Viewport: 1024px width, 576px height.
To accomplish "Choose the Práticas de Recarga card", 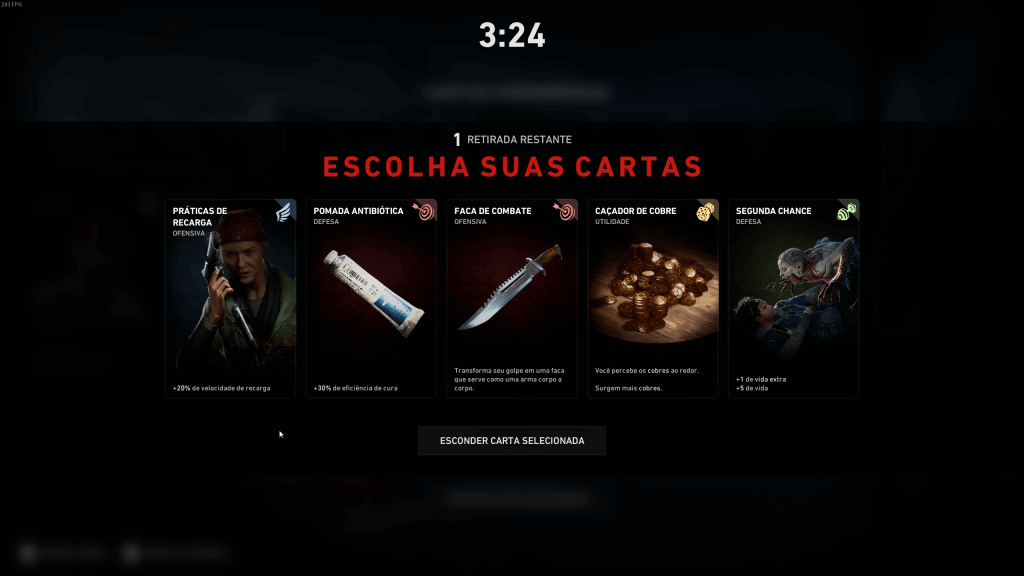I will (230, 298).
